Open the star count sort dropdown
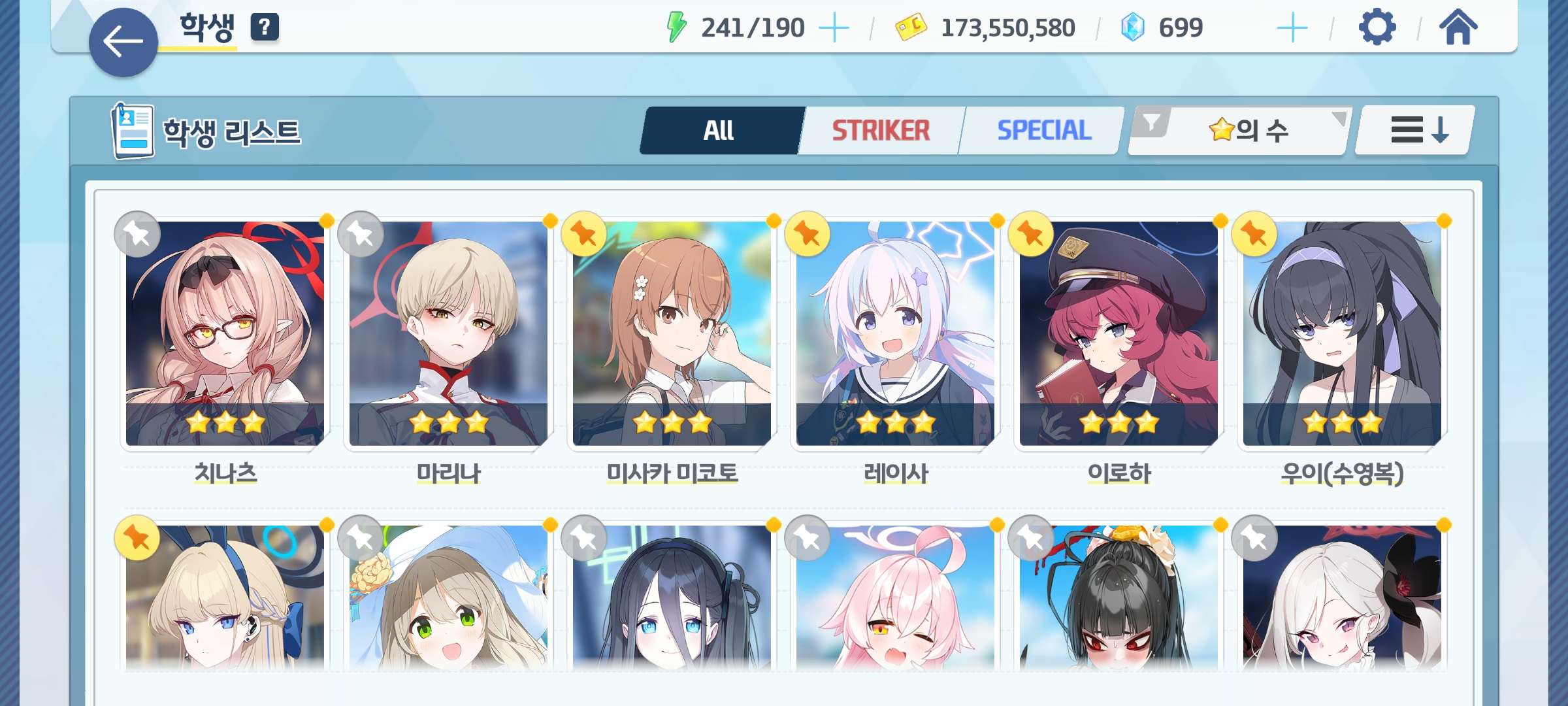 1249,131
